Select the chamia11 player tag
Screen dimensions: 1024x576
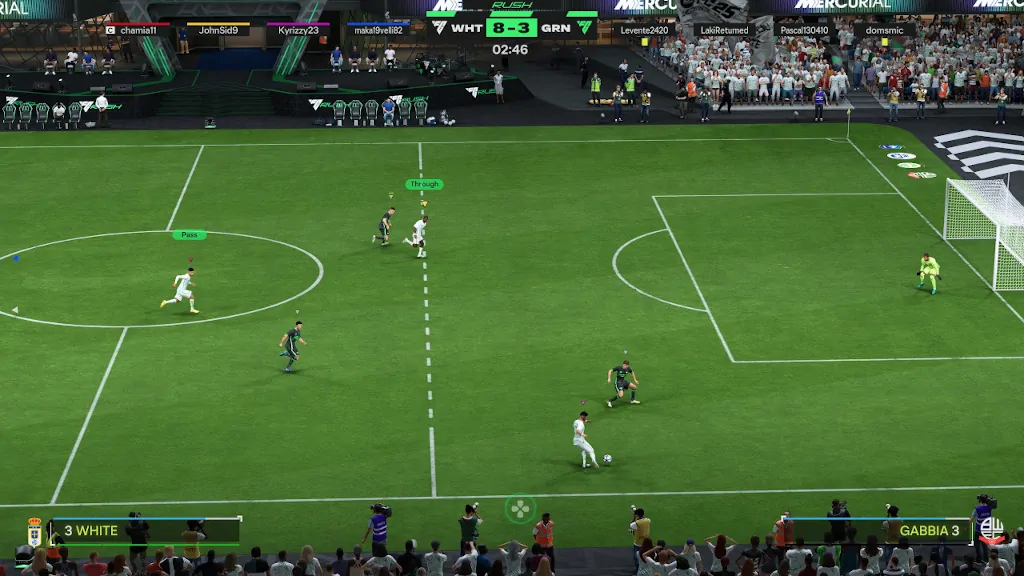point(138,30)
